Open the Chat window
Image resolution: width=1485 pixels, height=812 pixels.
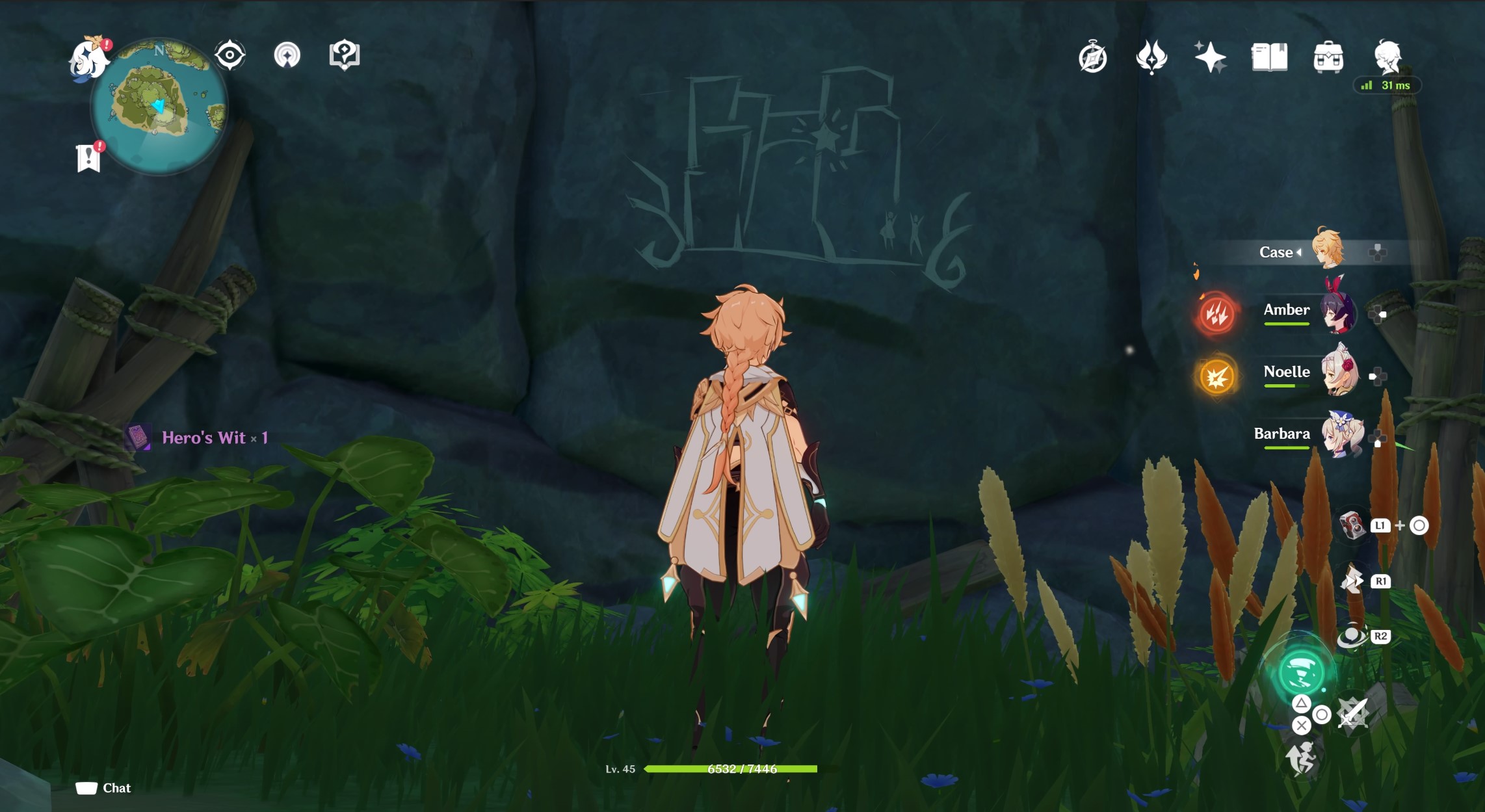pyautogui.click(x=104, y=787)
